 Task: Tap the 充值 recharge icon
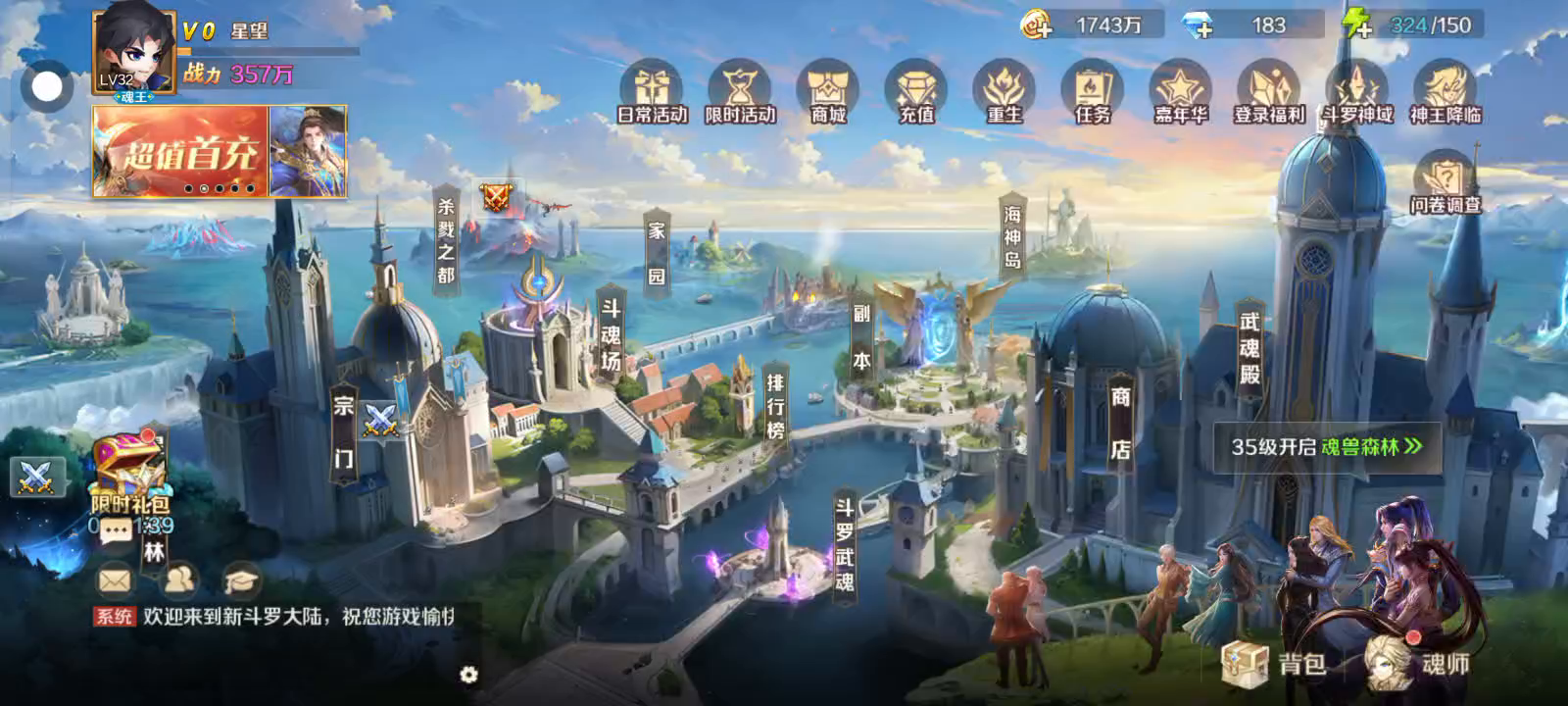pos(916,92)
